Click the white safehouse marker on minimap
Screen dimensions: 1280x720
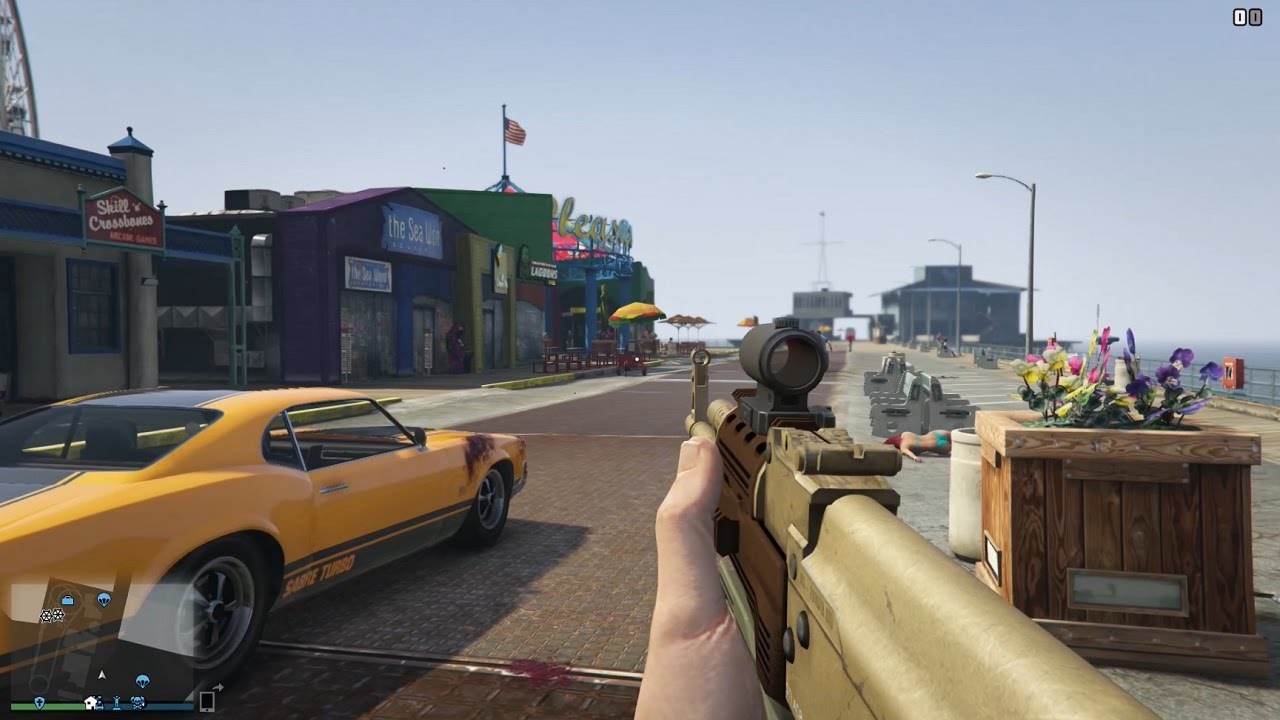coord(93,702)
